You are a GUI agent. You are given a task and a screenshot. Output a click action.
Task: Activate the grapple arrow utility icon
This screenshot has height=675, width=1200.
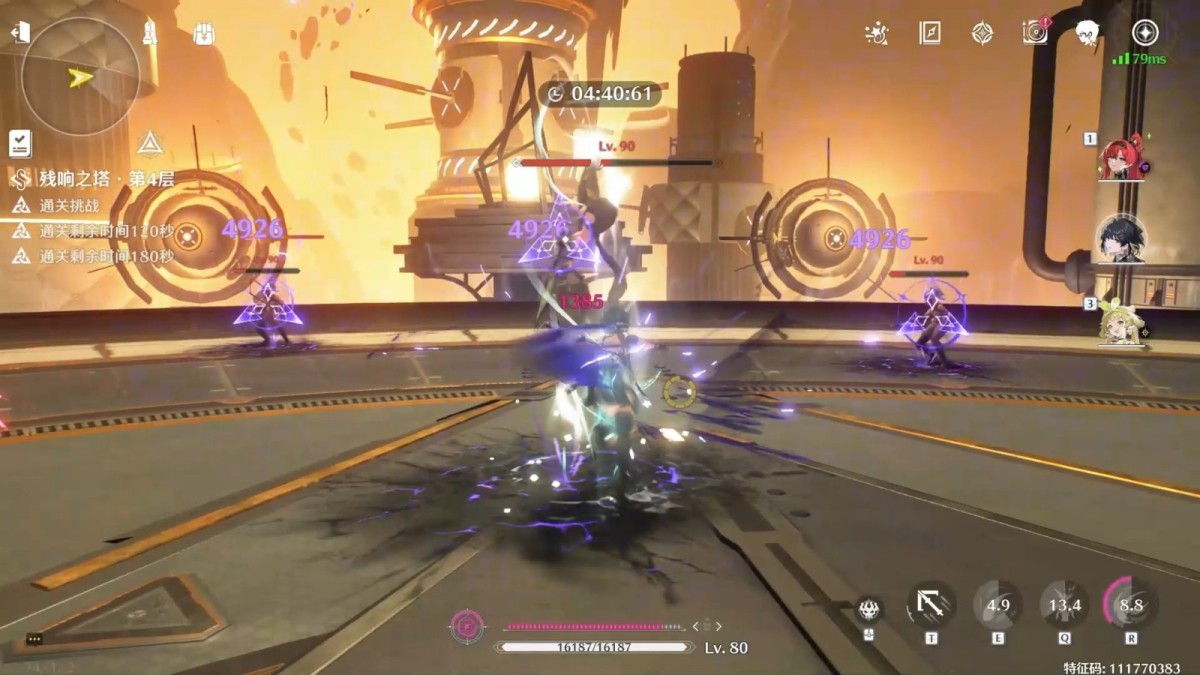click(931, 605)
